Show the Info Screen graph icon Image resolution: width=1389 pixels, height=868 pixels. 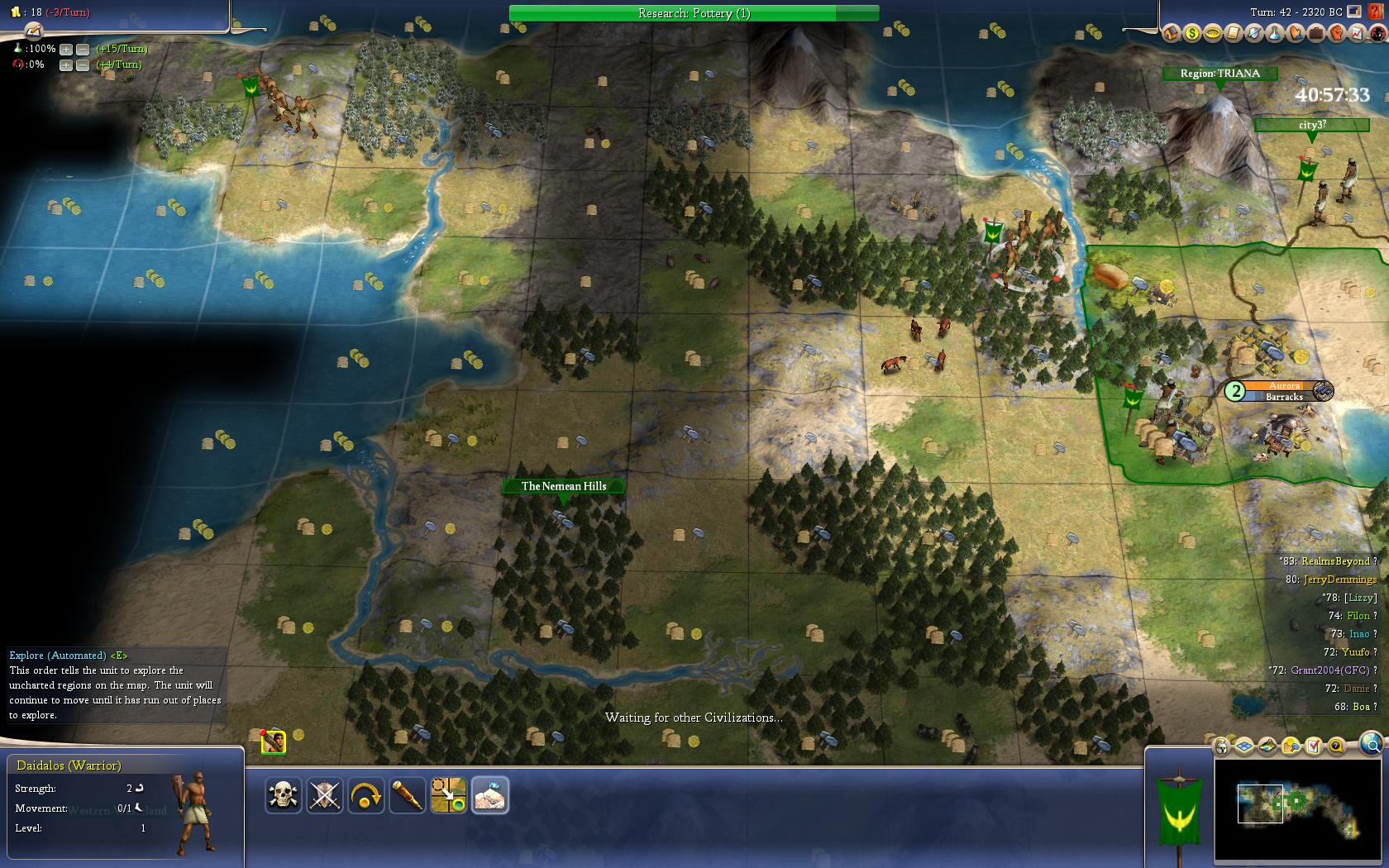(x=1357, y=34)
